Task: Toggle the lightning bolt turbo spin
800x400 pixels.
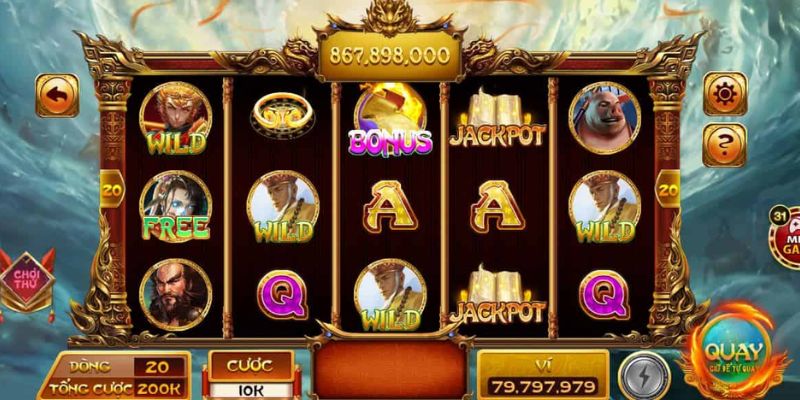Action: (642, 377)
